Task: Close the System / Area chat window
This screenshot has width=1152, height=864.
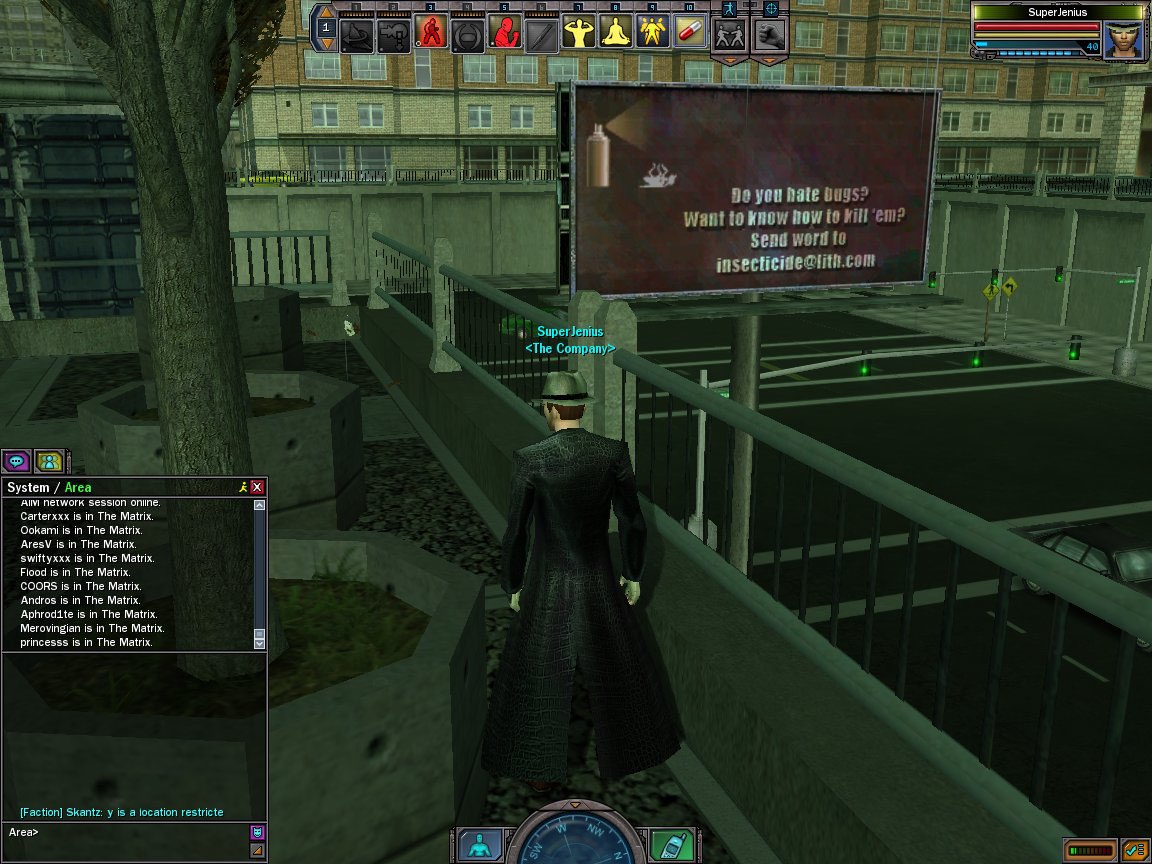Action: [x=257, y=487]
